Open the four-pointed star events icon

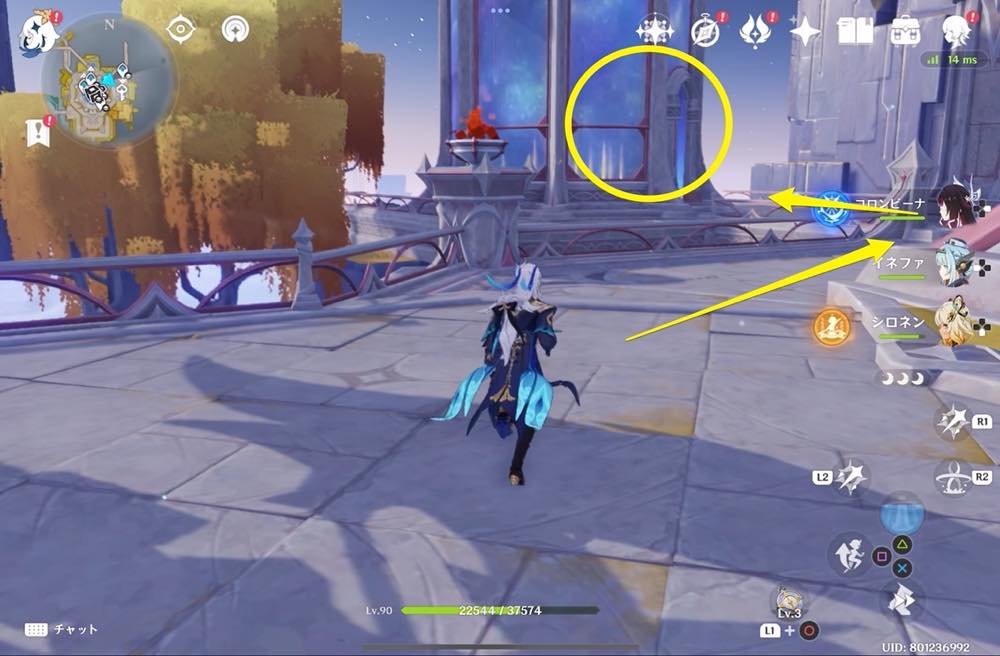[x=804, y=31]
